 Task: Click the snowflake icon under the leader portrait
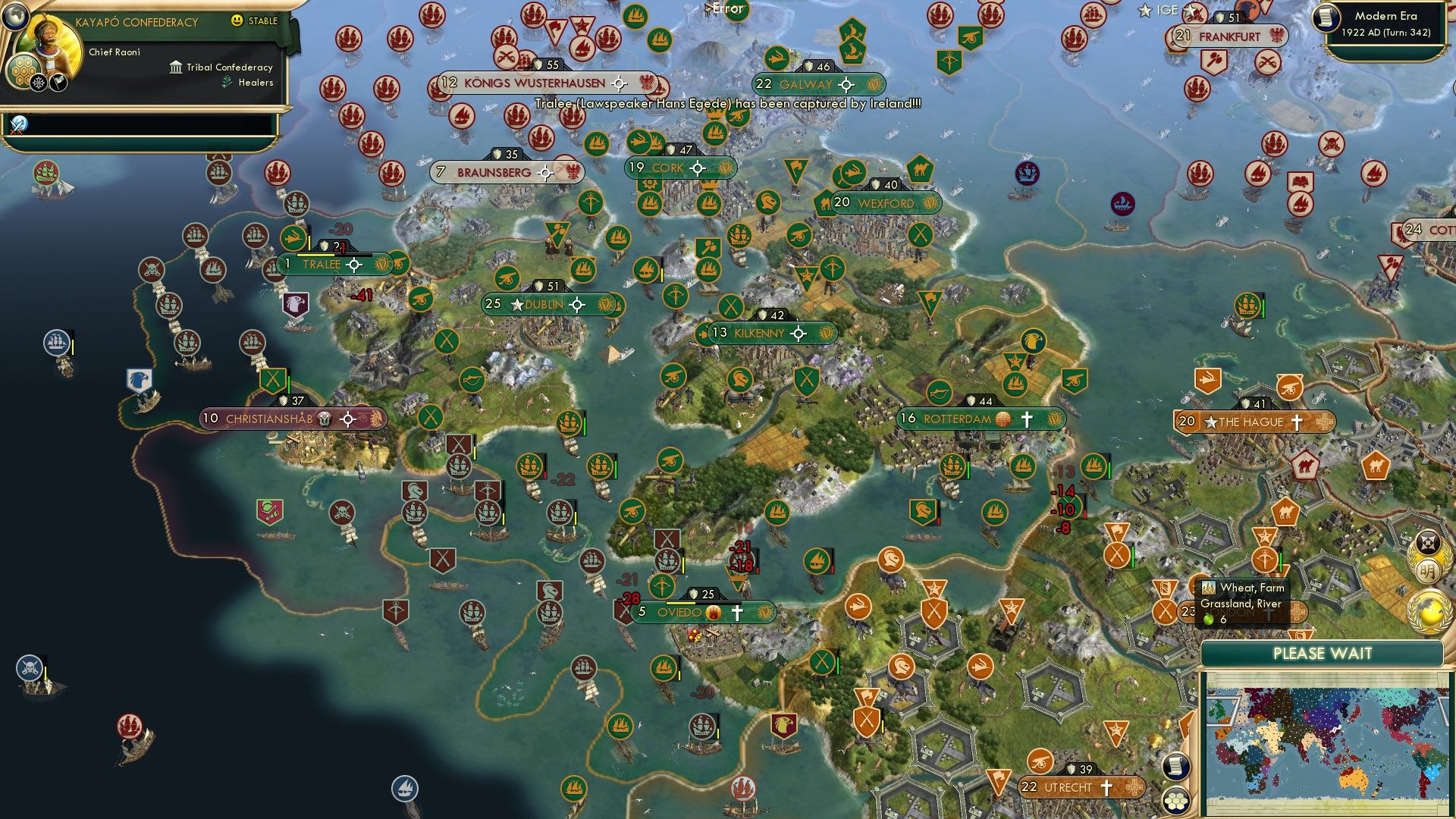point(37,81)
